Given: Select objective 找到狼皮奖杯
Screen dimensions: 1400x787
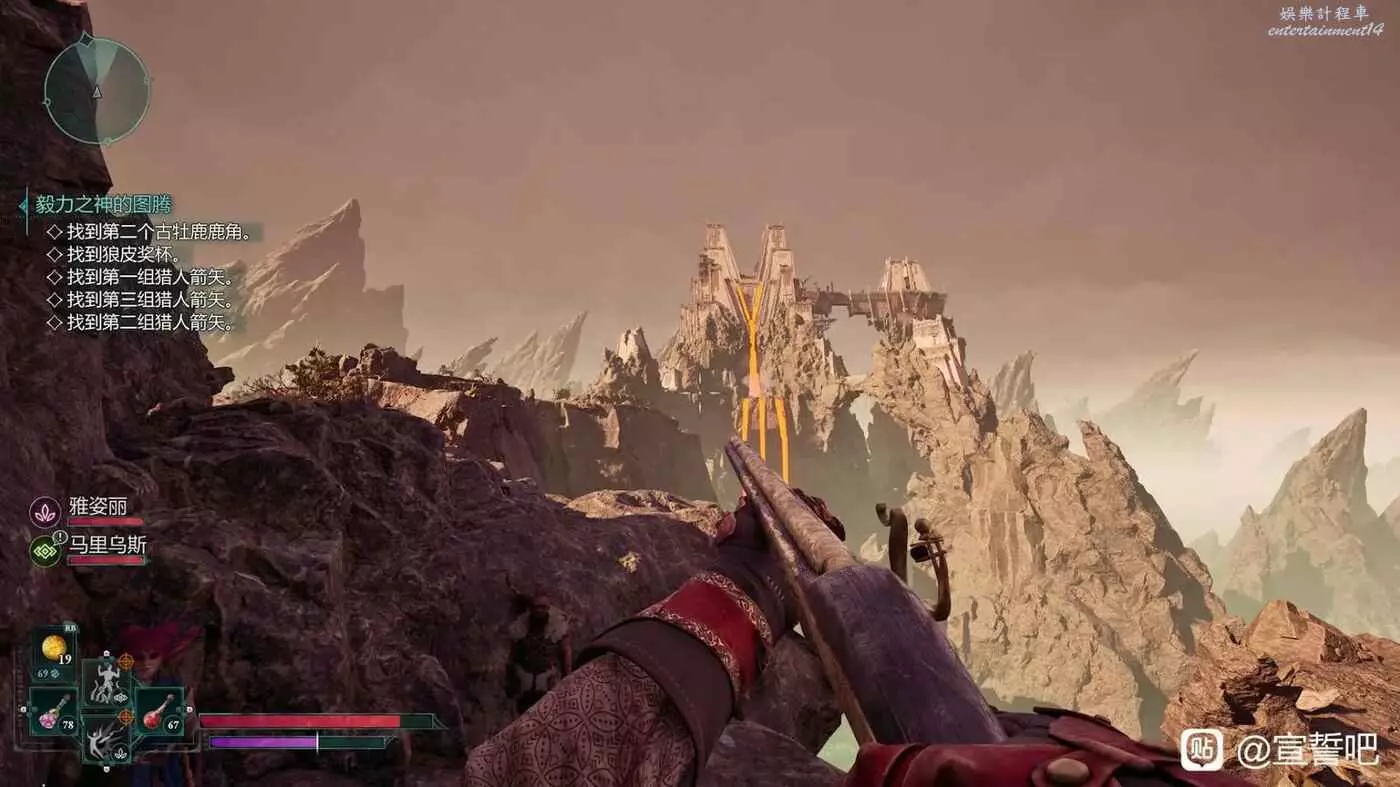Looking at the screenshot, I should [x=123, y=255].
